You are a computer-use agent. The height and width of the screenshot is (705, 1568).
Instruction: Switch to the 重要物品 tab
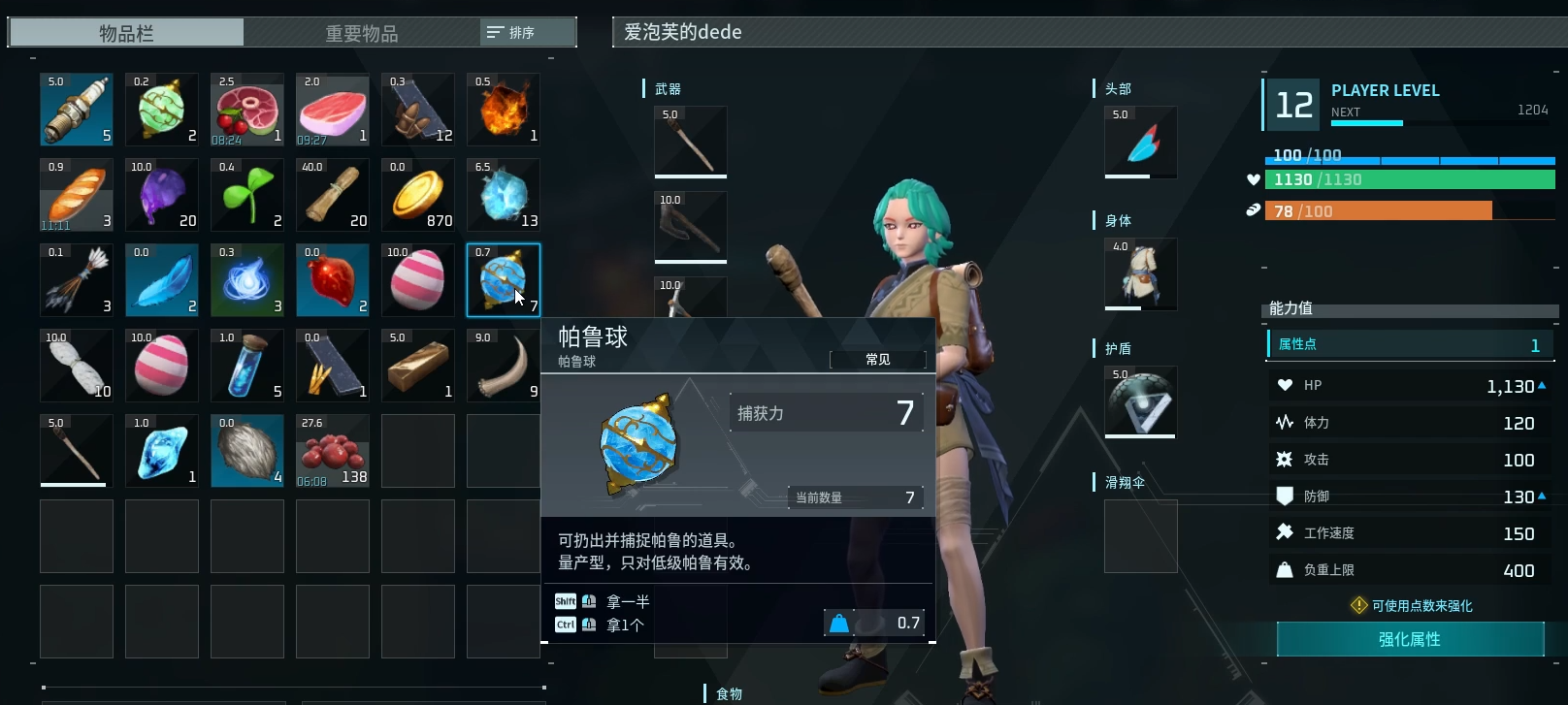[x=359, y=31]
